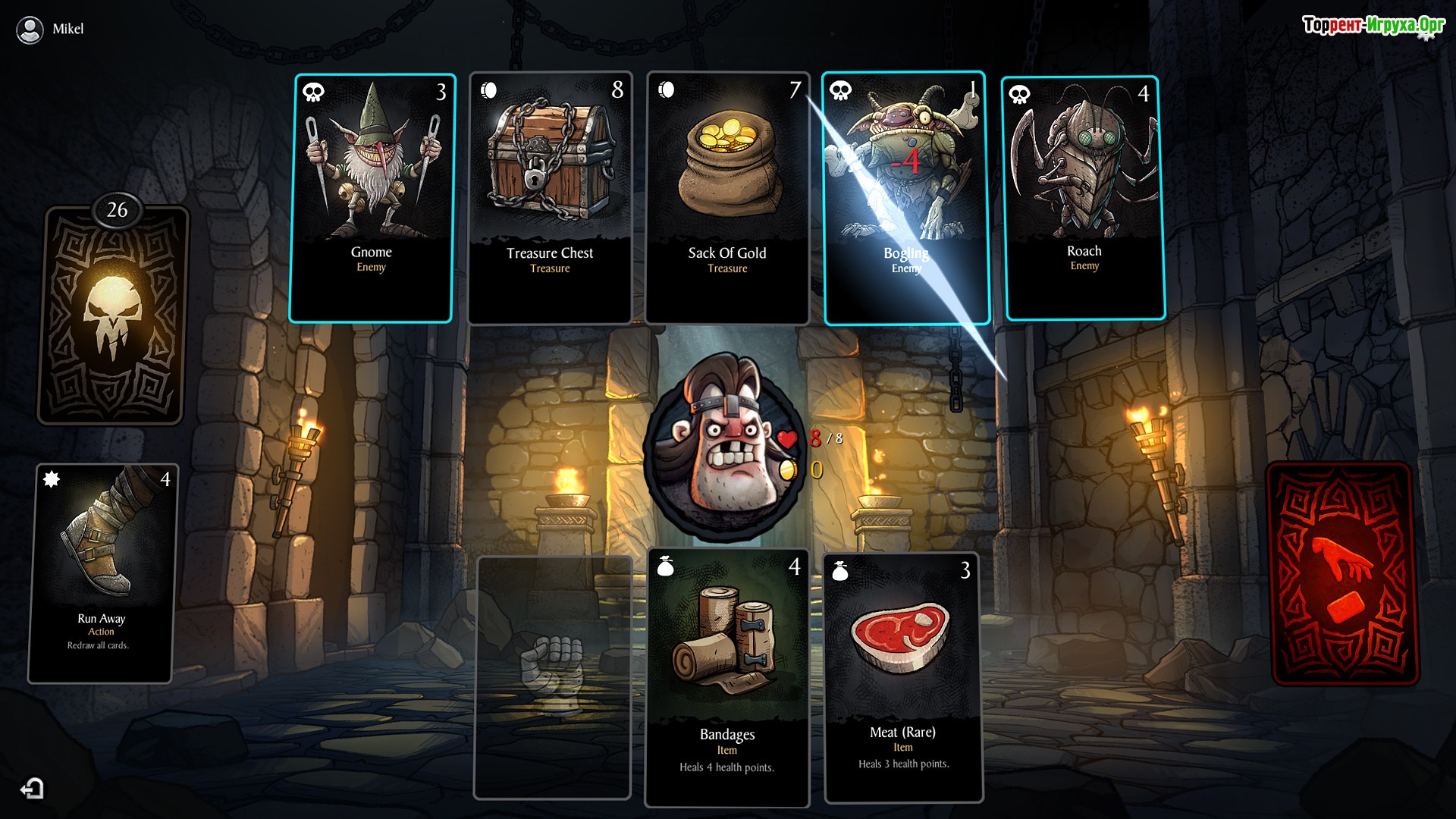Image resolution: width=1456 pixels, height=819 pixels.
Task: Choose the Roach enemy card
Action: (x=1084, y=198)
